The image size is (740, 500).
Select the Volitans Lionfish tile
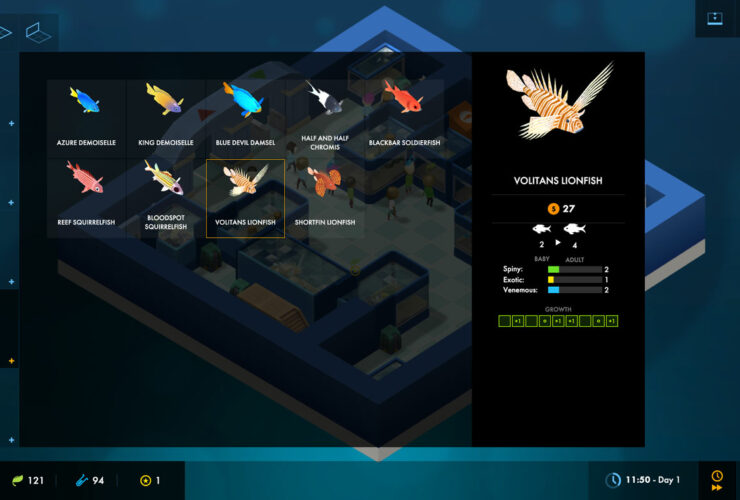(245, 198)
